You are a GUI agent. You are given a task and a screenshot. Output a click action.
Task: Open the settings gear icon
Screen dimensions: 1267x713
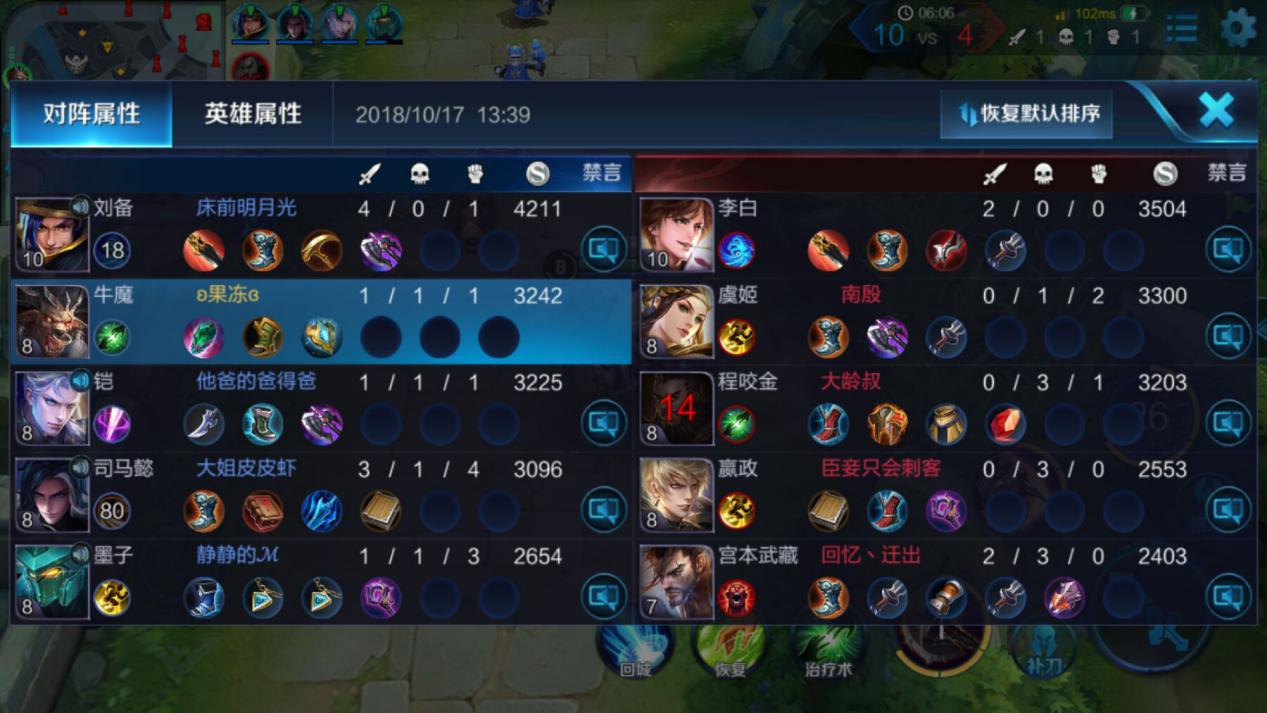click(1238, 28)
